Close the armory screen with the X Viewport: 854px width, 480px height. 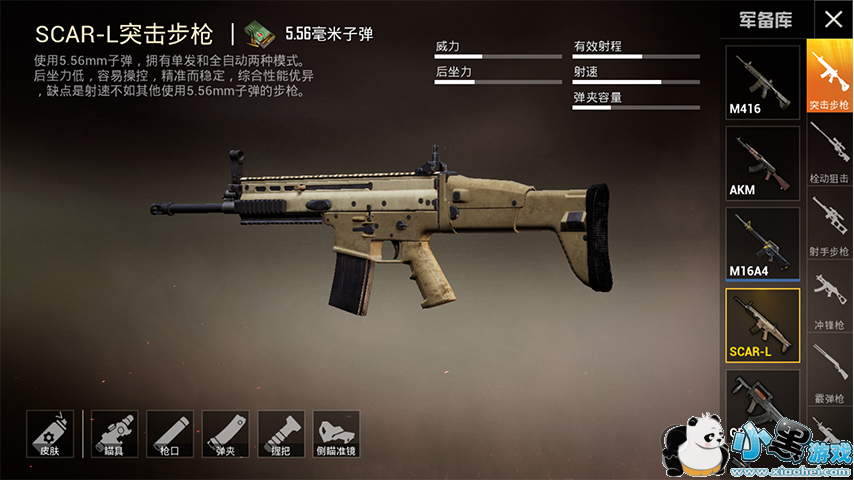832,18
